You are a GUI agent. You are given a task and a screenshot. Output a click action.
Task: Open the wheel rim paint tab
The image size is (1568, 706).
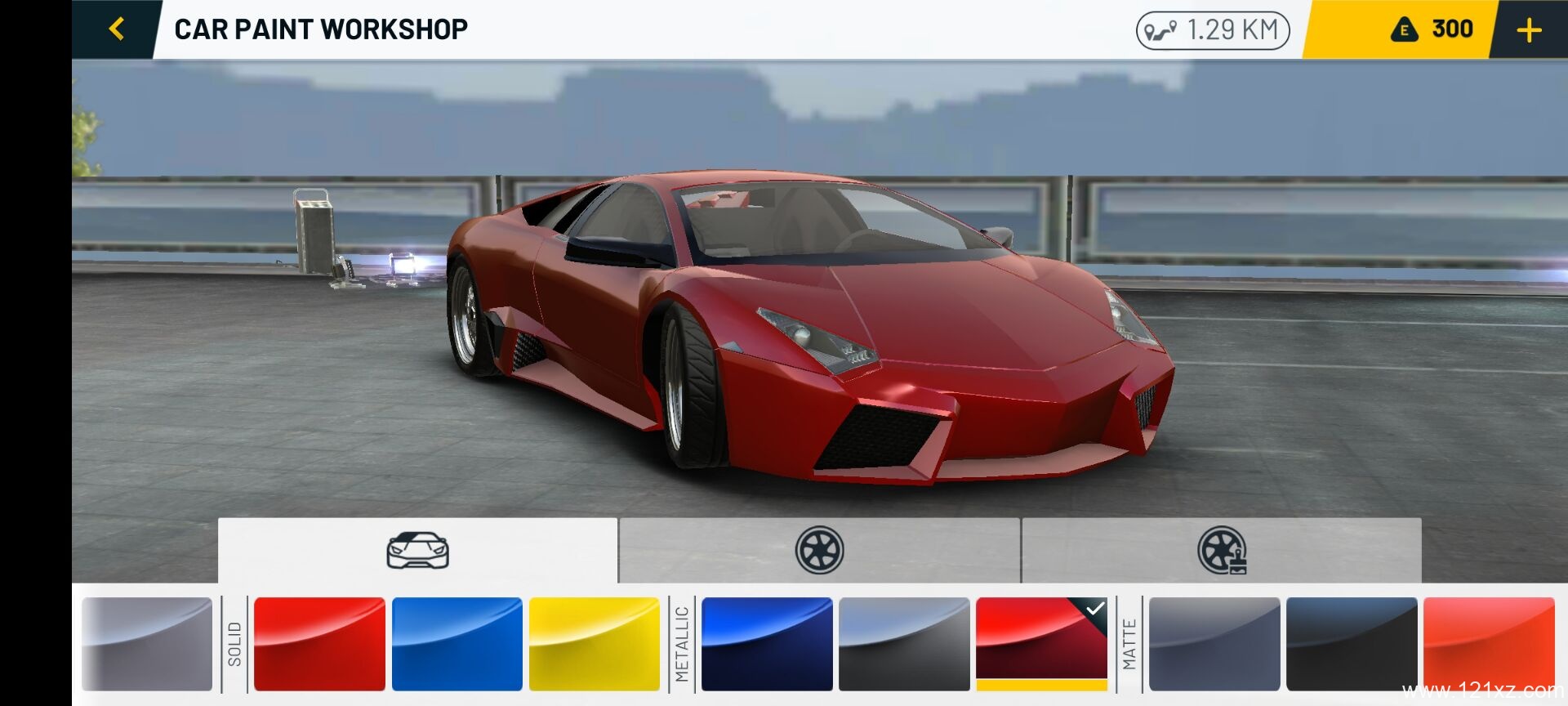(819, 550)
